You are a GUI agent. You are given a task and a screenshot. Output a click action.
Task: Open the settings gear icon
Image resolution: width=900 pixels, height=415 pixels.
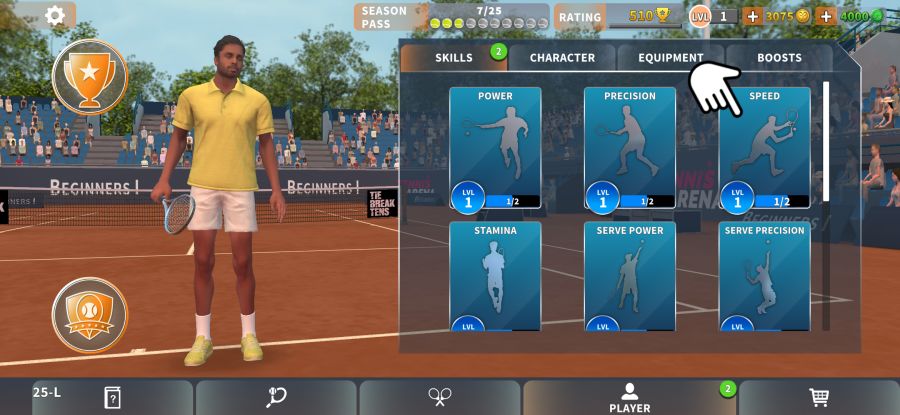pyautogui.click(x=55, y=15)
